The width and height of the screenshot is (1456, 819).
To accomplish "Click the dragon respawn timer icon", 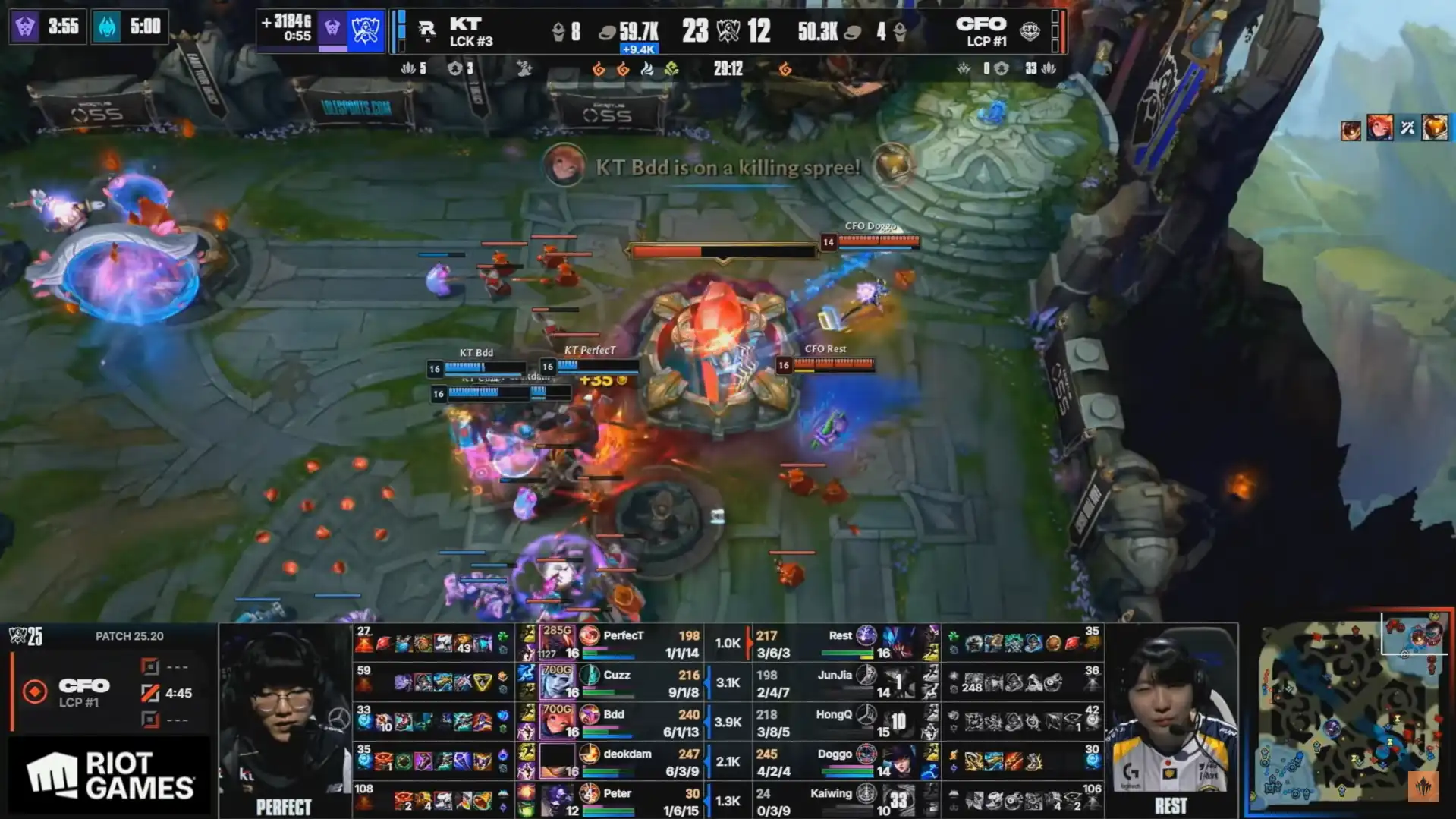I will pos(107,27).
